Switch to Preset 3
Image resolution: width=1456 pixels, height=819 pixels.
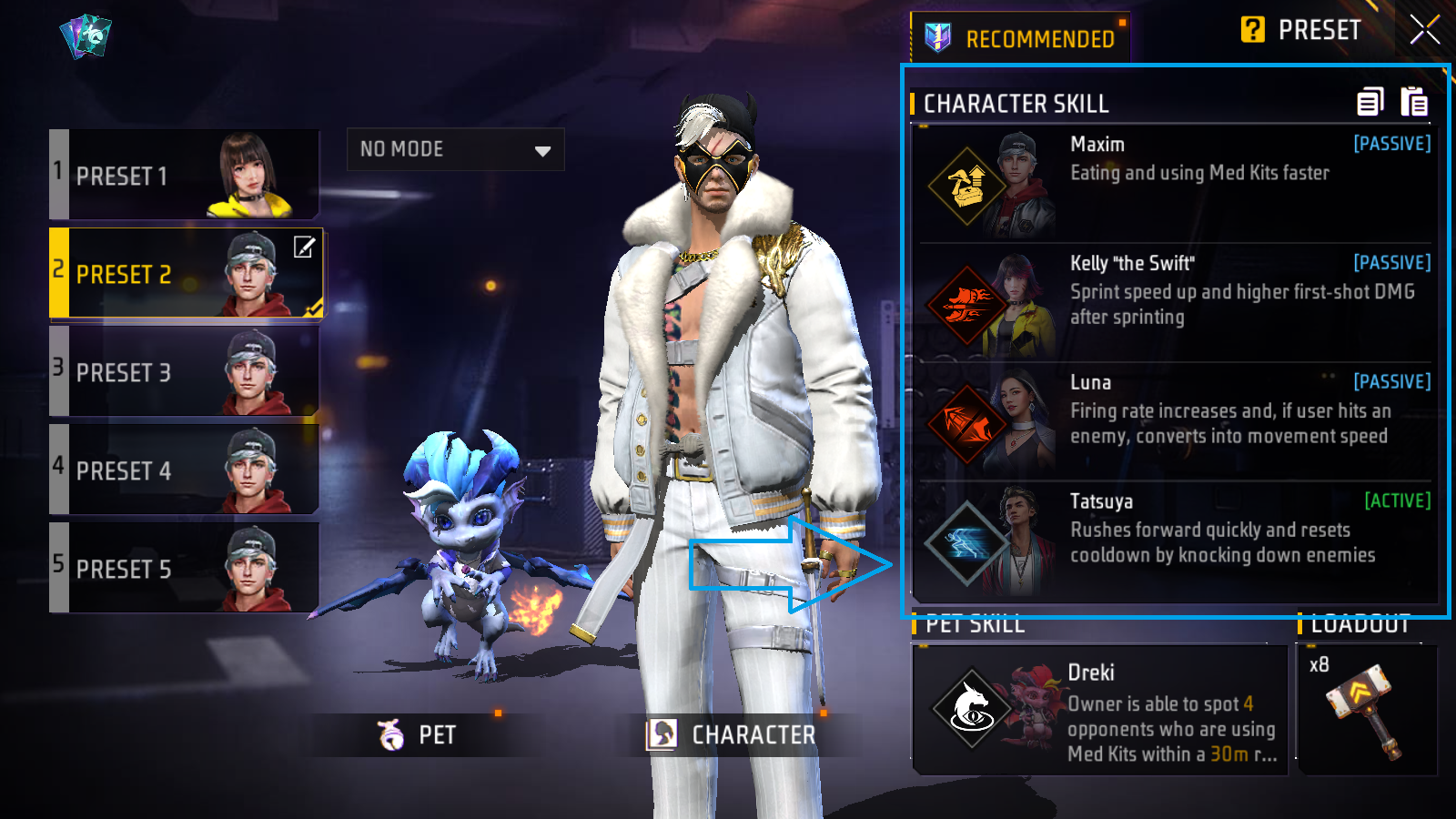tap(185, 372)
